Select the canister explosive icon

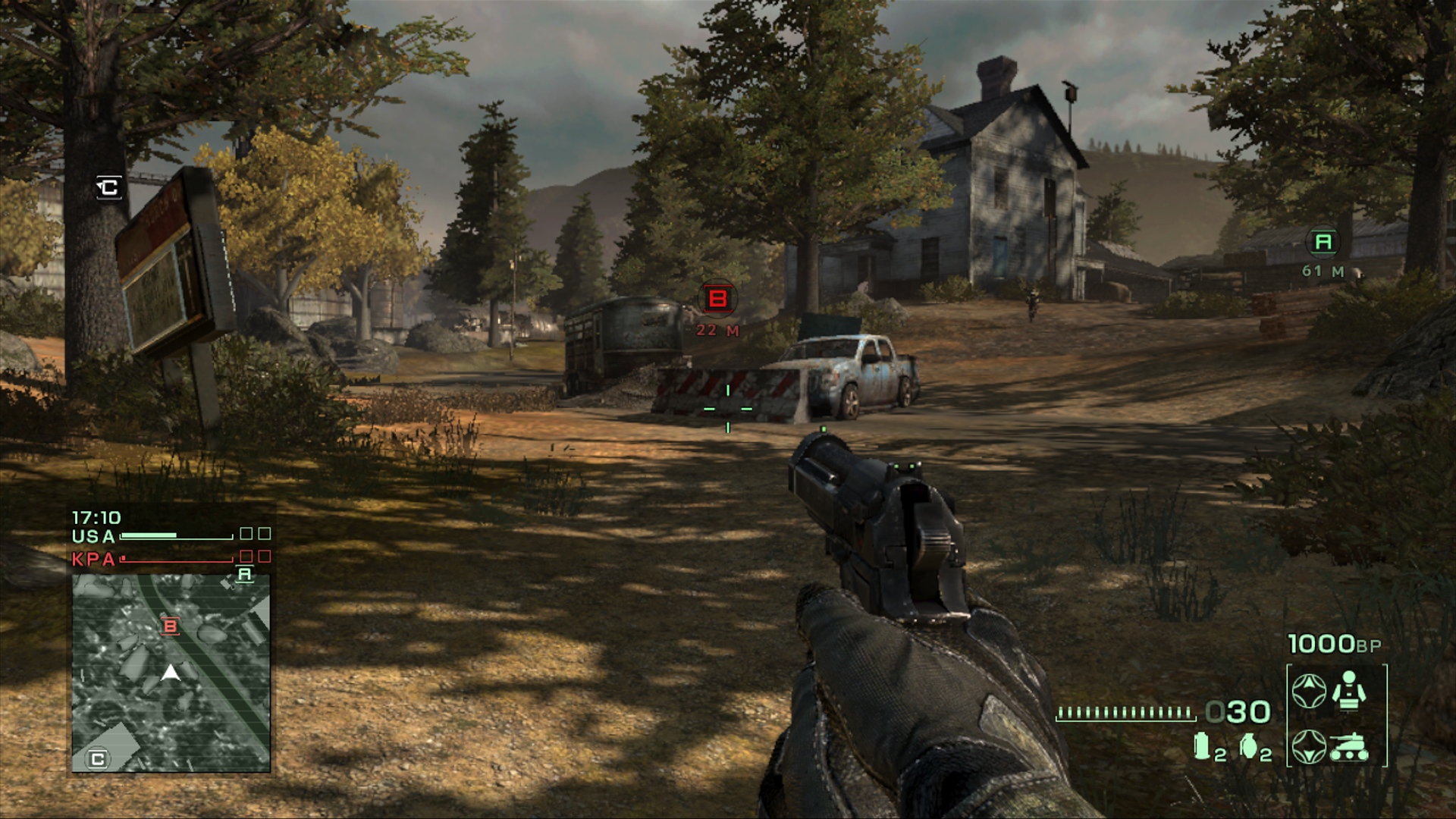point(1202,746)
